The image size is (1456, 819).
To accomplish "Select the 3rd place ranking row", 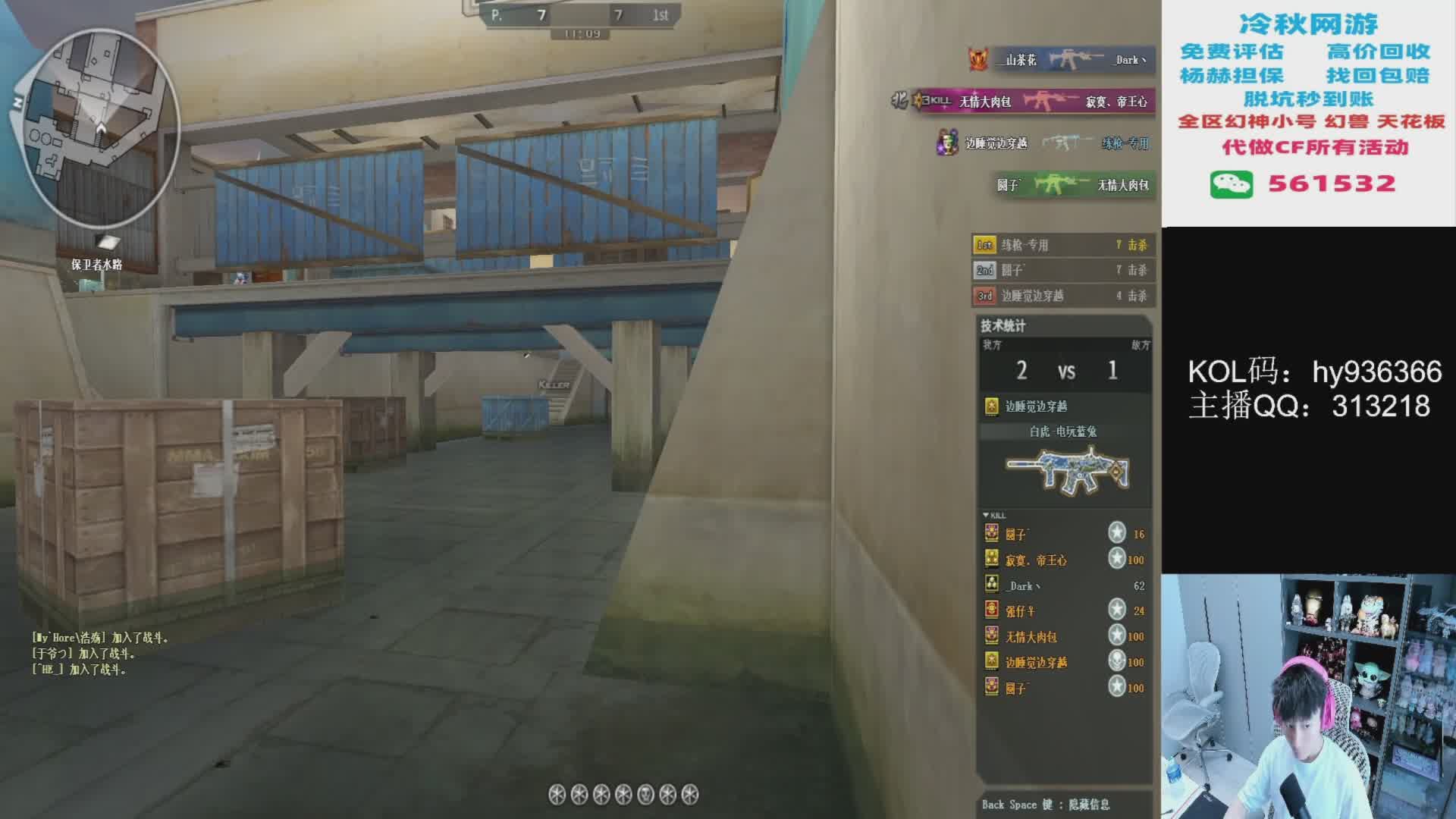I will tap(1062, 296).
